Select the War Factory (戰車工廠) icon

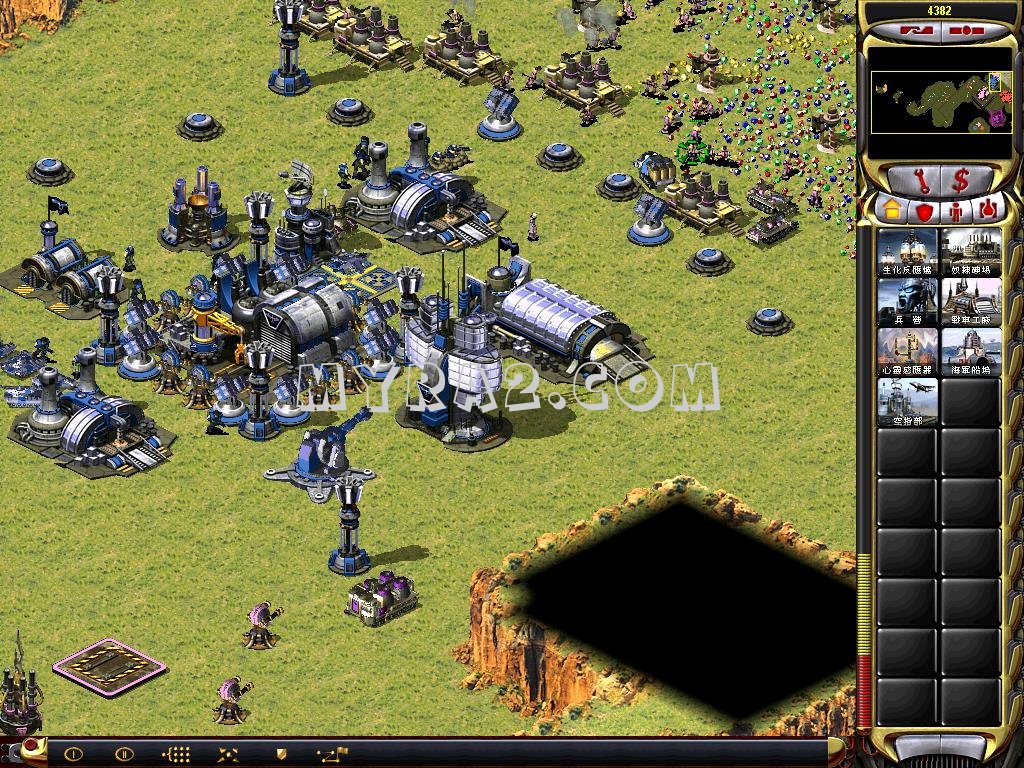971,302
